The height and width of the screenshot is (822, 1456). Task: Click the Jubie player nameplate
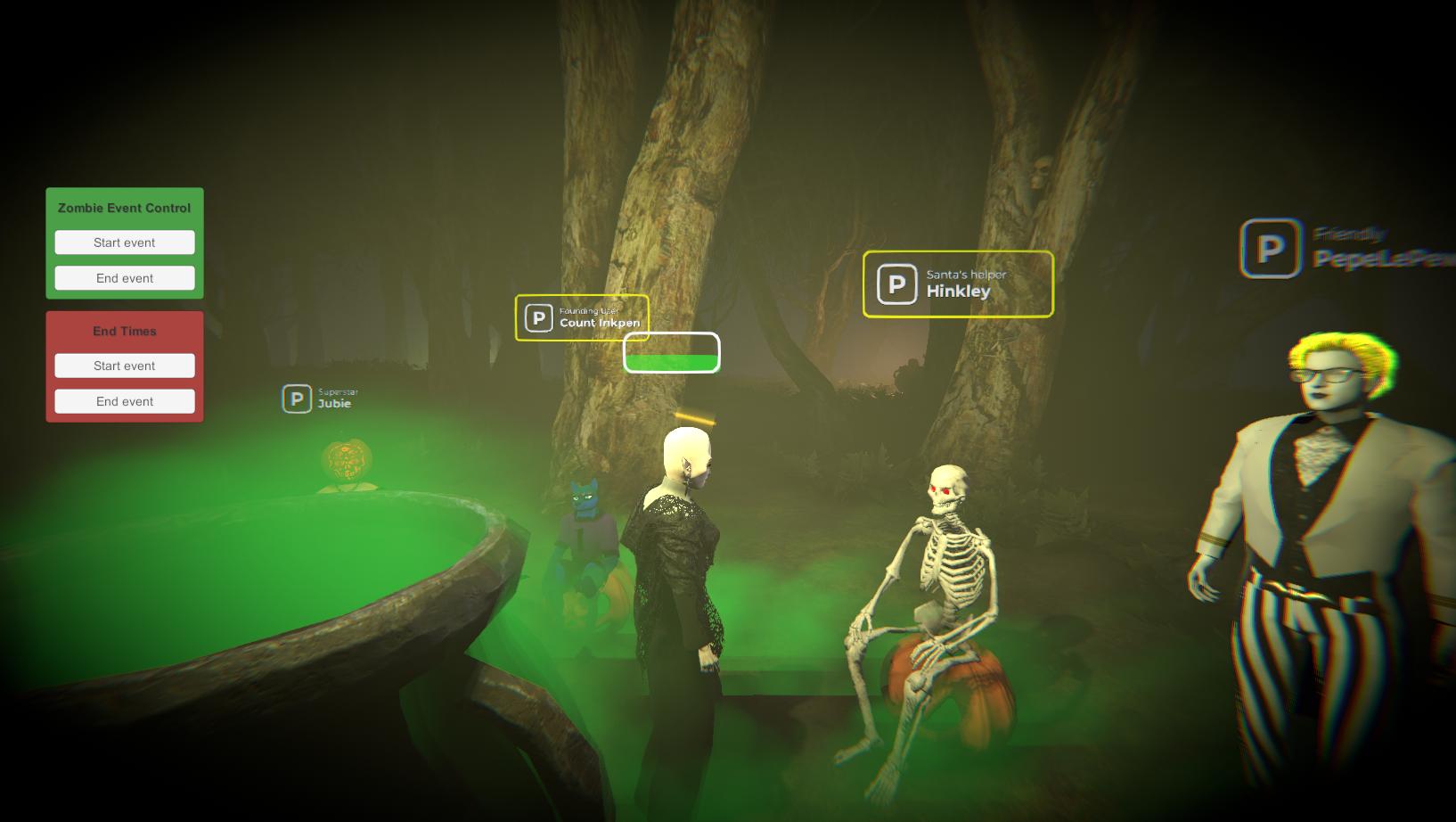tap(321, 399)
